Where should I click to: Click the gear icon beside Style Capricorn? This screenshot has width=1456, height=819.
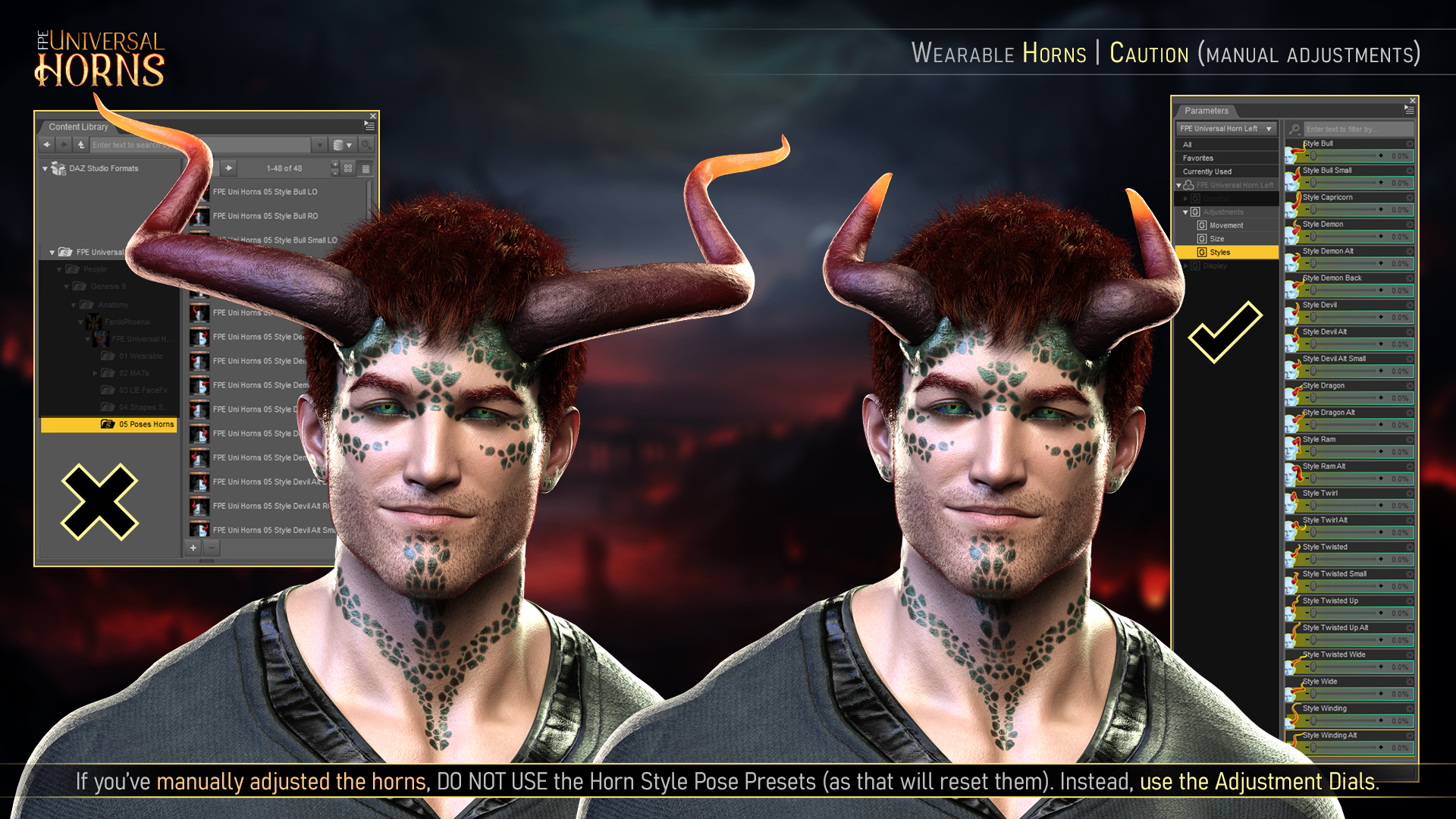(x=1410, y=197)
